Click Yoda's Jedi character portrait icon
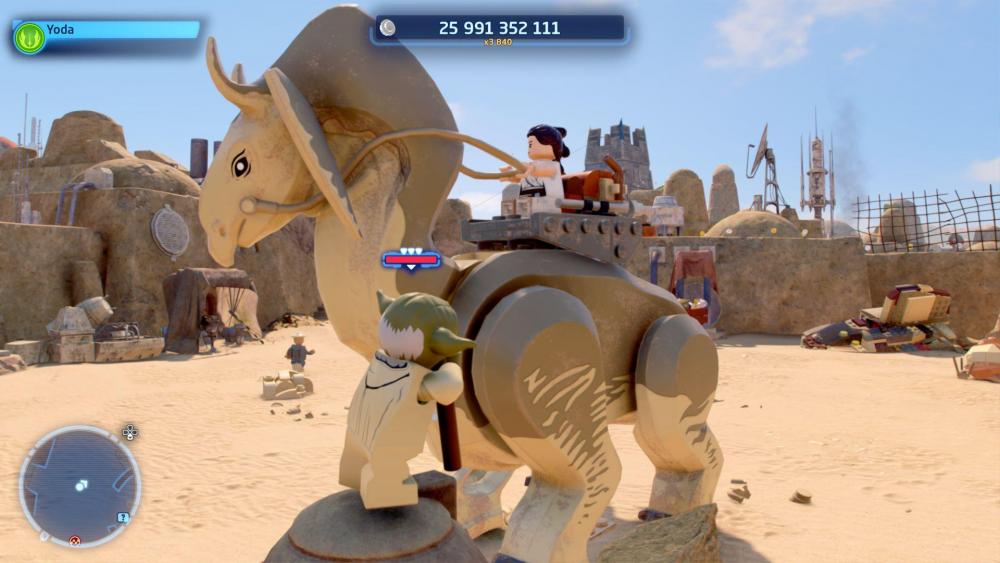This screenshot has width=1000, height=563. click(29, 38)
